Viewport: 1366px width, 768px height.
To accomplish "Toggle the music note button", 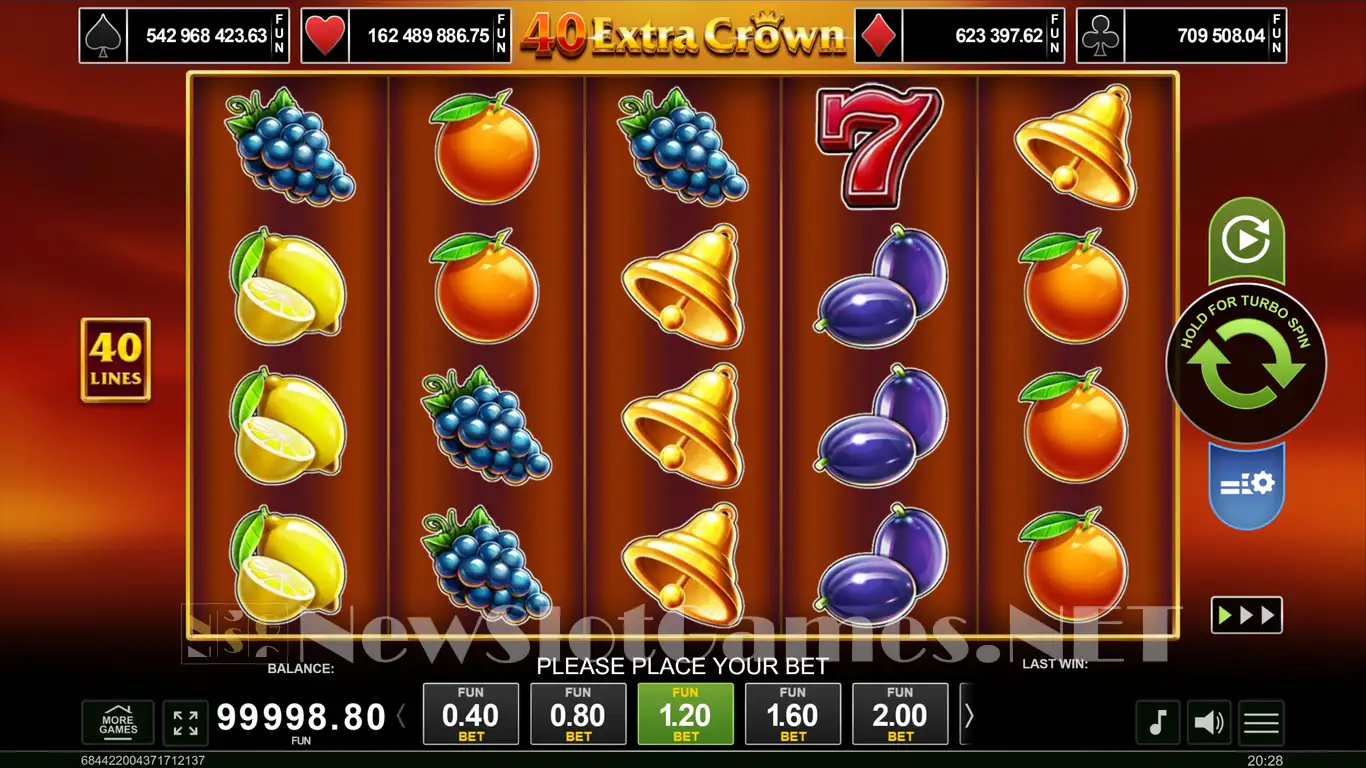I will click(1158, 722).
